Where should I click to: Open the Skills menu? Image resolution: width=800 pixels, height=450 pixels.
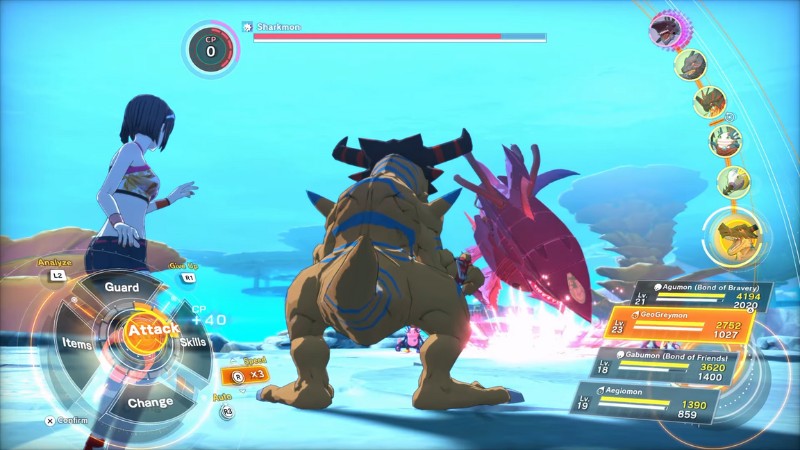[193, 343]
